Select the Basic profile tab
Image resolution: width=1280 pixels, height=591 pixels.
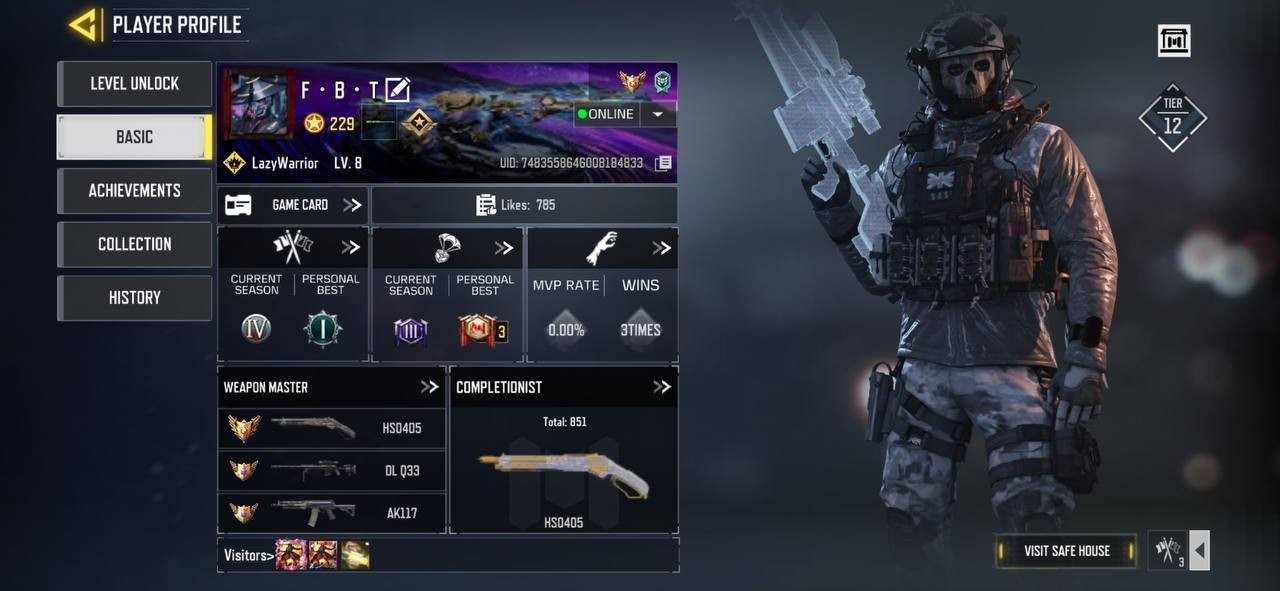pos(134,137)
